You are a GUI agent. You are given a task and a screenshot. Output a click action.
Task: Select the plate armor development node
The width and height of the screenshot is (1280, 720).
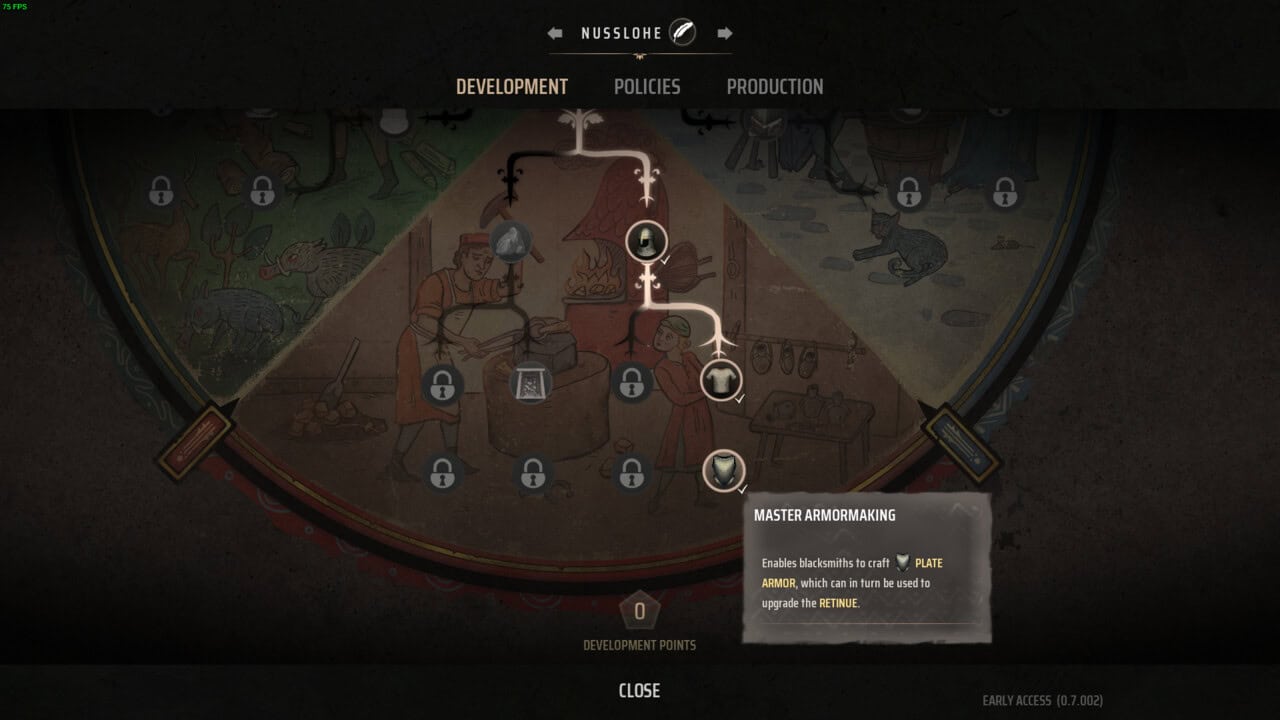(723, 470)
